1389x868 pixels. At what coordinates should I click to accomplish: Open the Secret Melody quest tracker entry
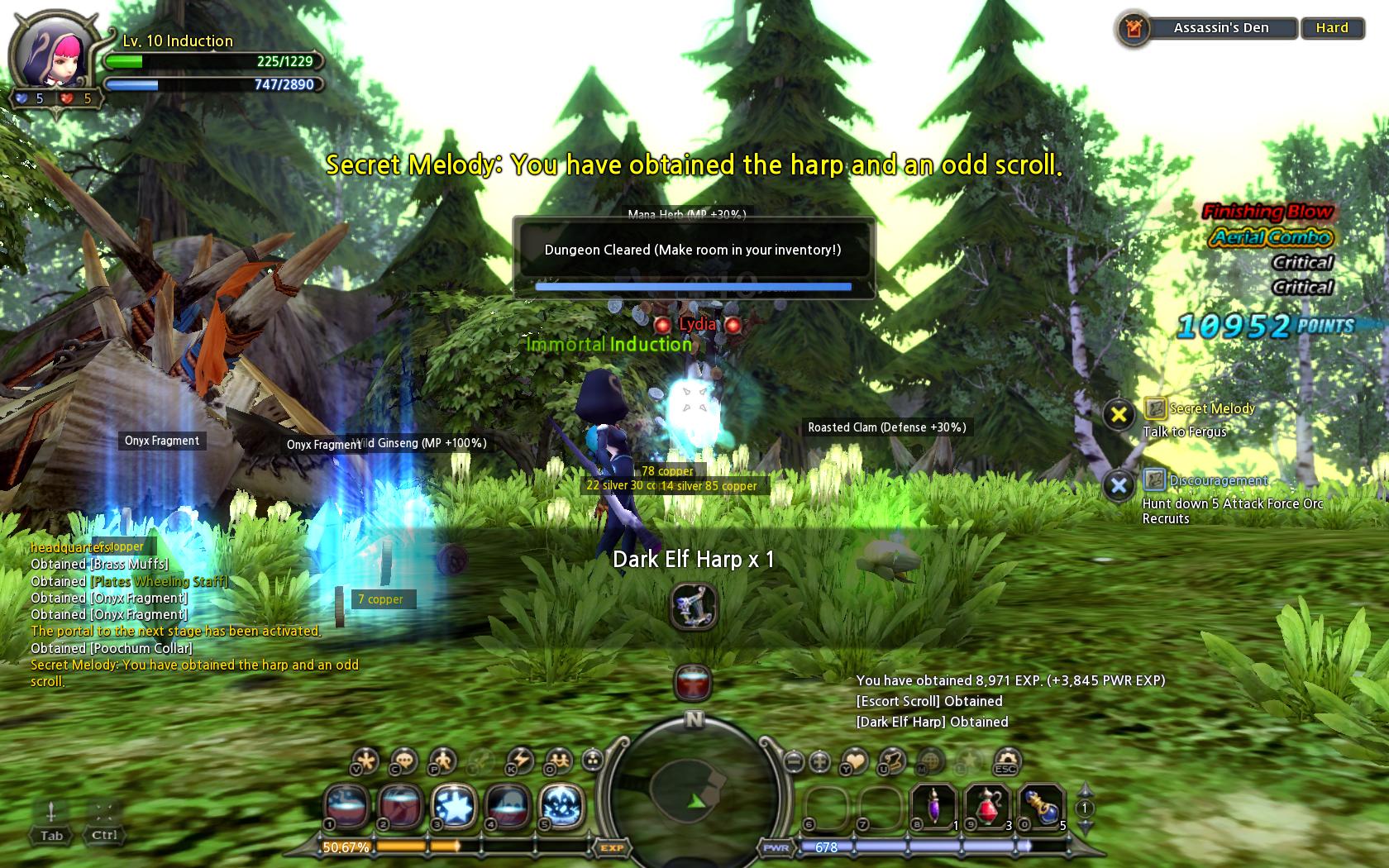click(x=1211, y=408)
